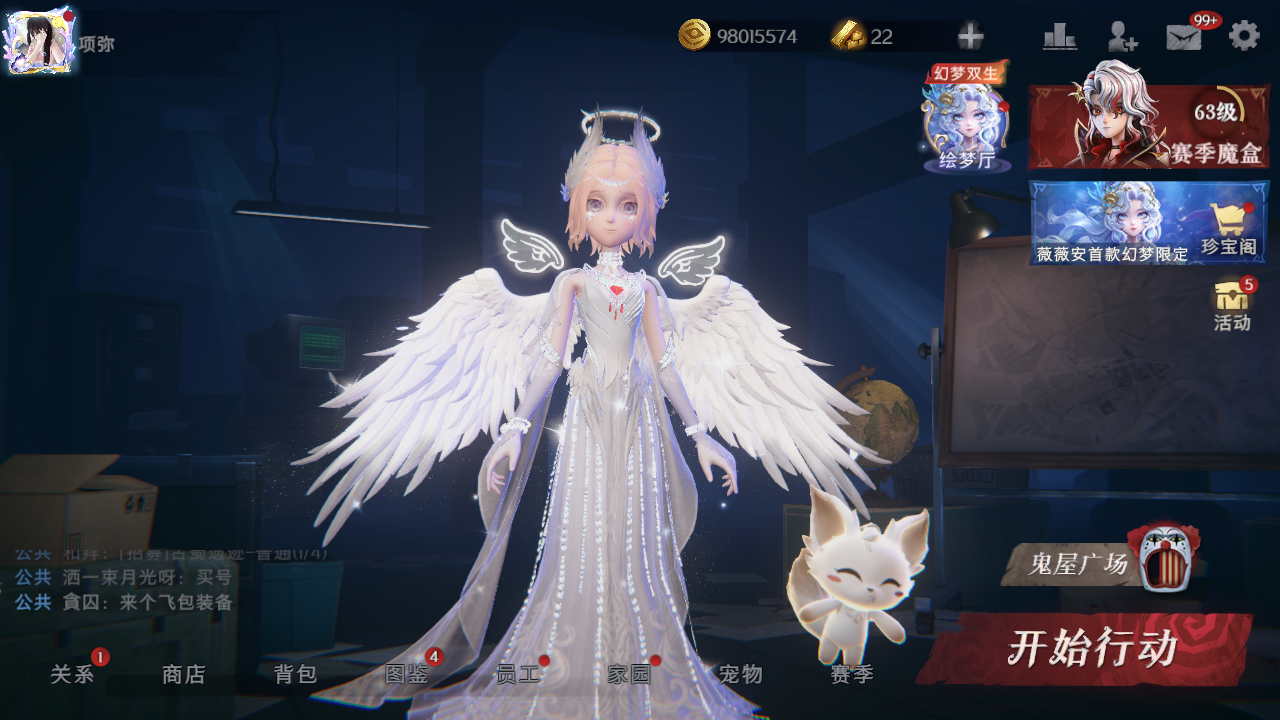Open the add friend icon

coord(1122,37)
